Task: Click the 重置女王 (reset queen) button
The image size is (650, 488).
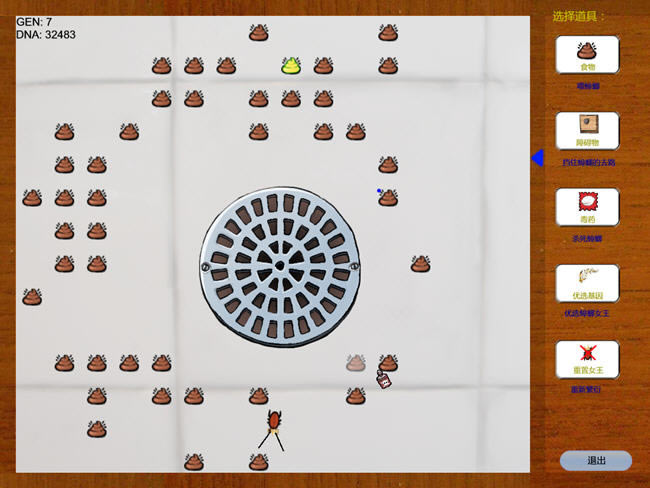Action: [x=587, y=358]
